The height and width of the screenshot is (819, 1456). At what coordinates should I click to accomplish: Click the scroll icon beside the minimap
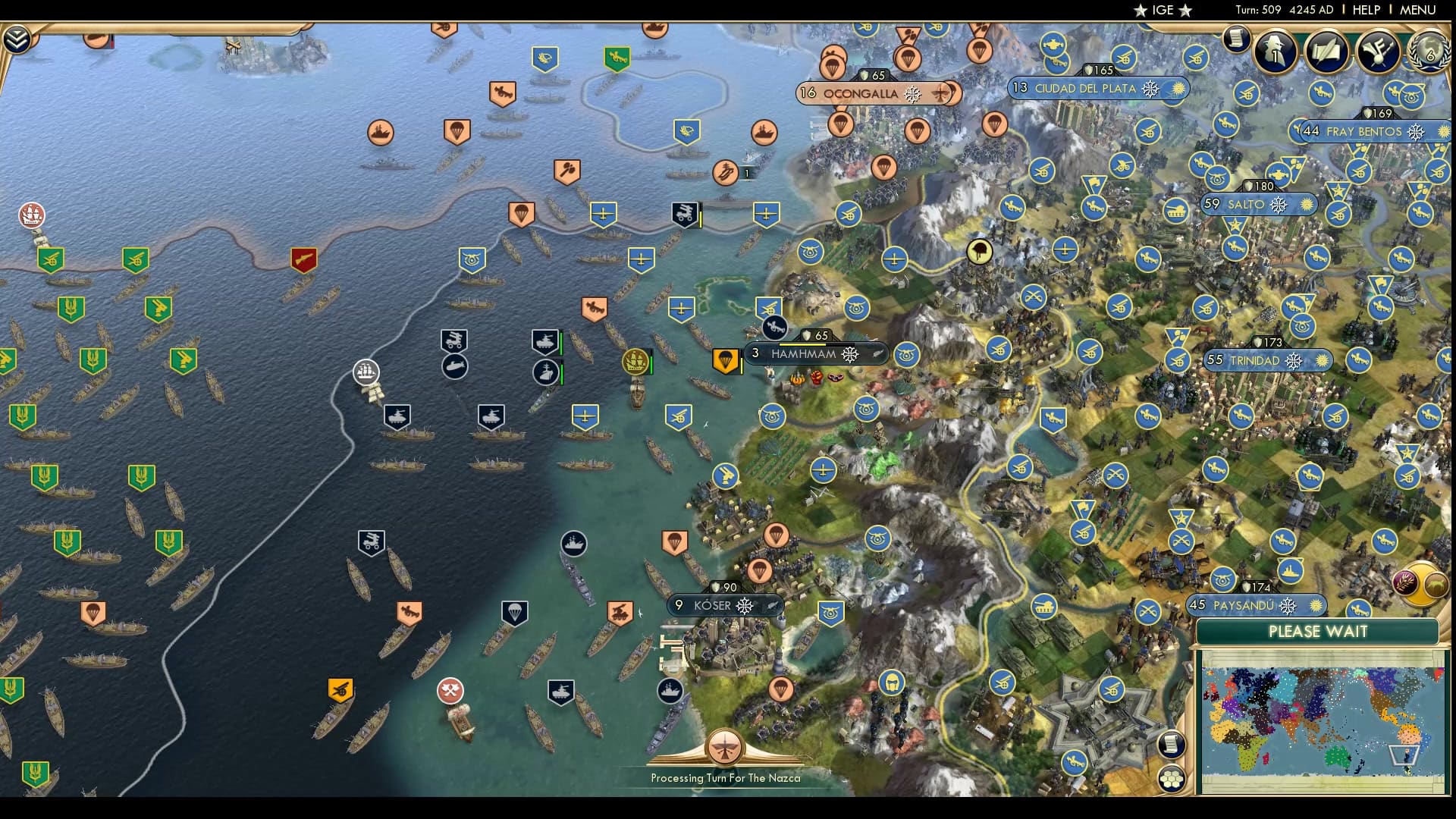(x=1172, y=743)
